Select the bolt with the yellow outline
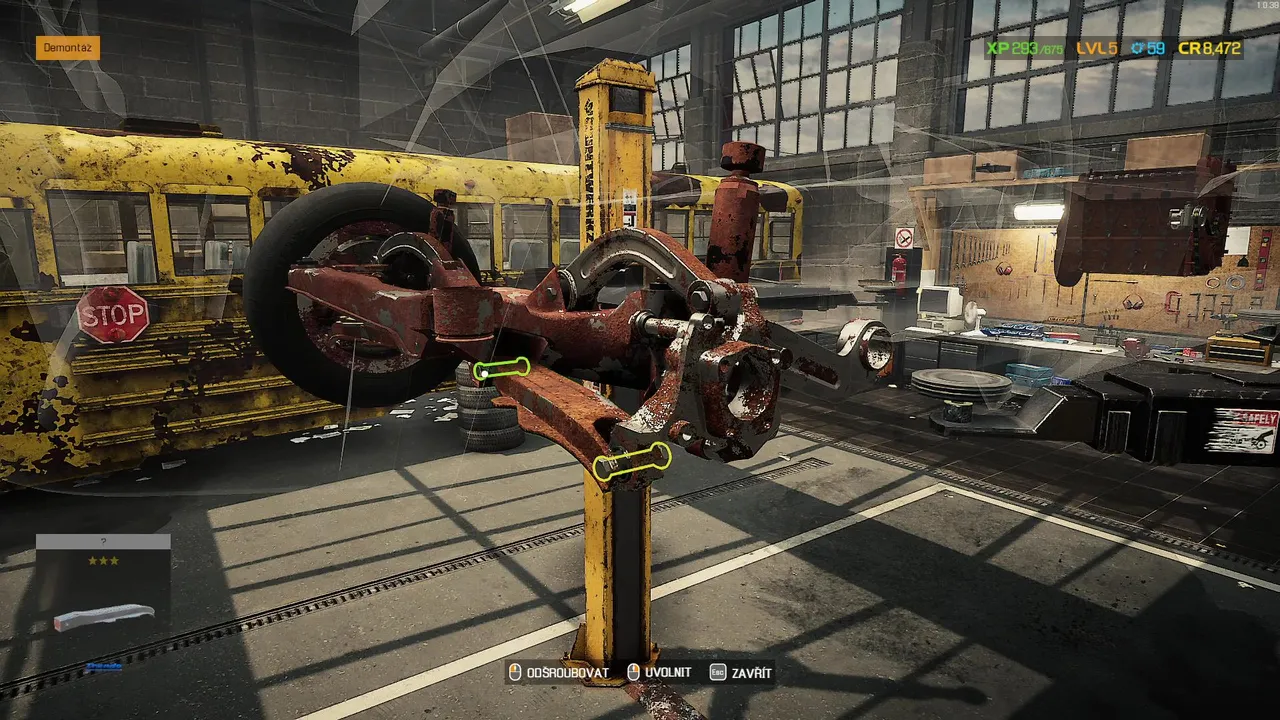Image resolution: width=1280 pixels, height=720 pixels. pos(631,461)
